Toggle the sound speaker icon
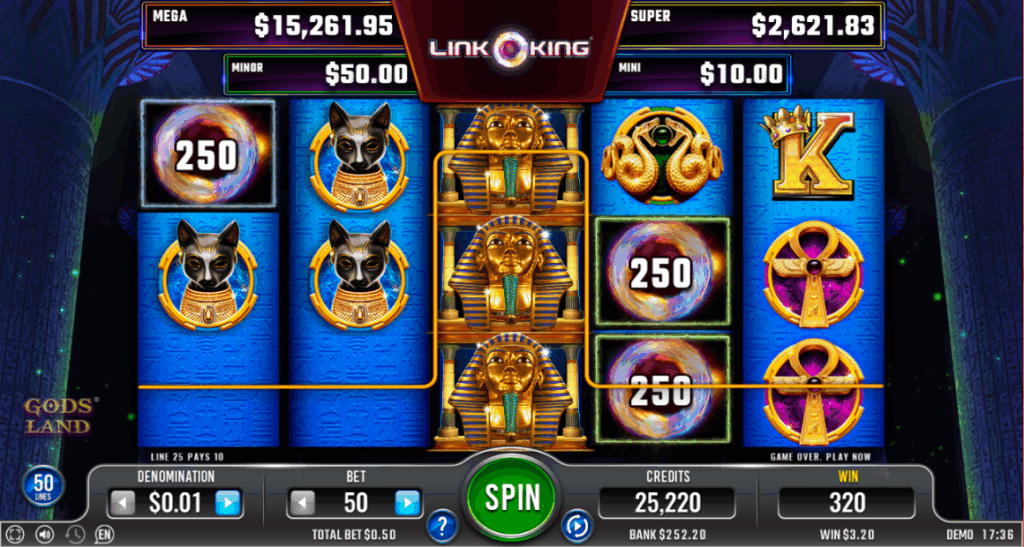 [x=43, y=535]
